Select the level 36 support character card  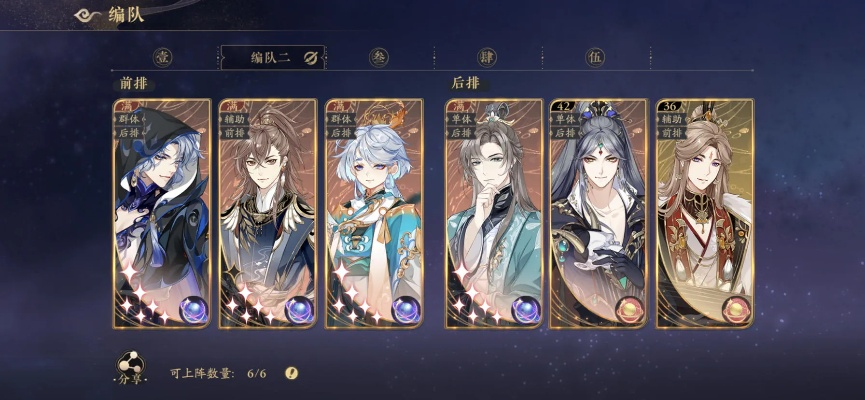pyautogui.click(x=705, y=213)
